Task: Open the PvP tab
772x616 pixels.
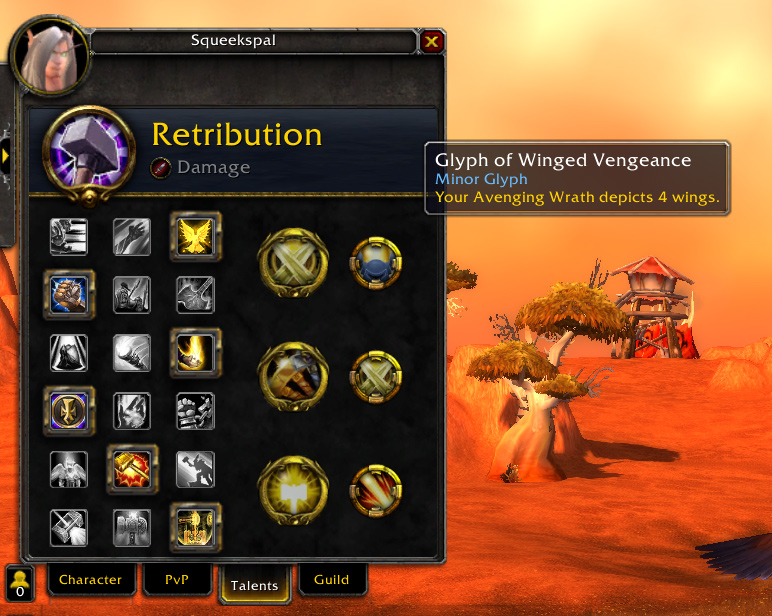Action: pos(175,579)
